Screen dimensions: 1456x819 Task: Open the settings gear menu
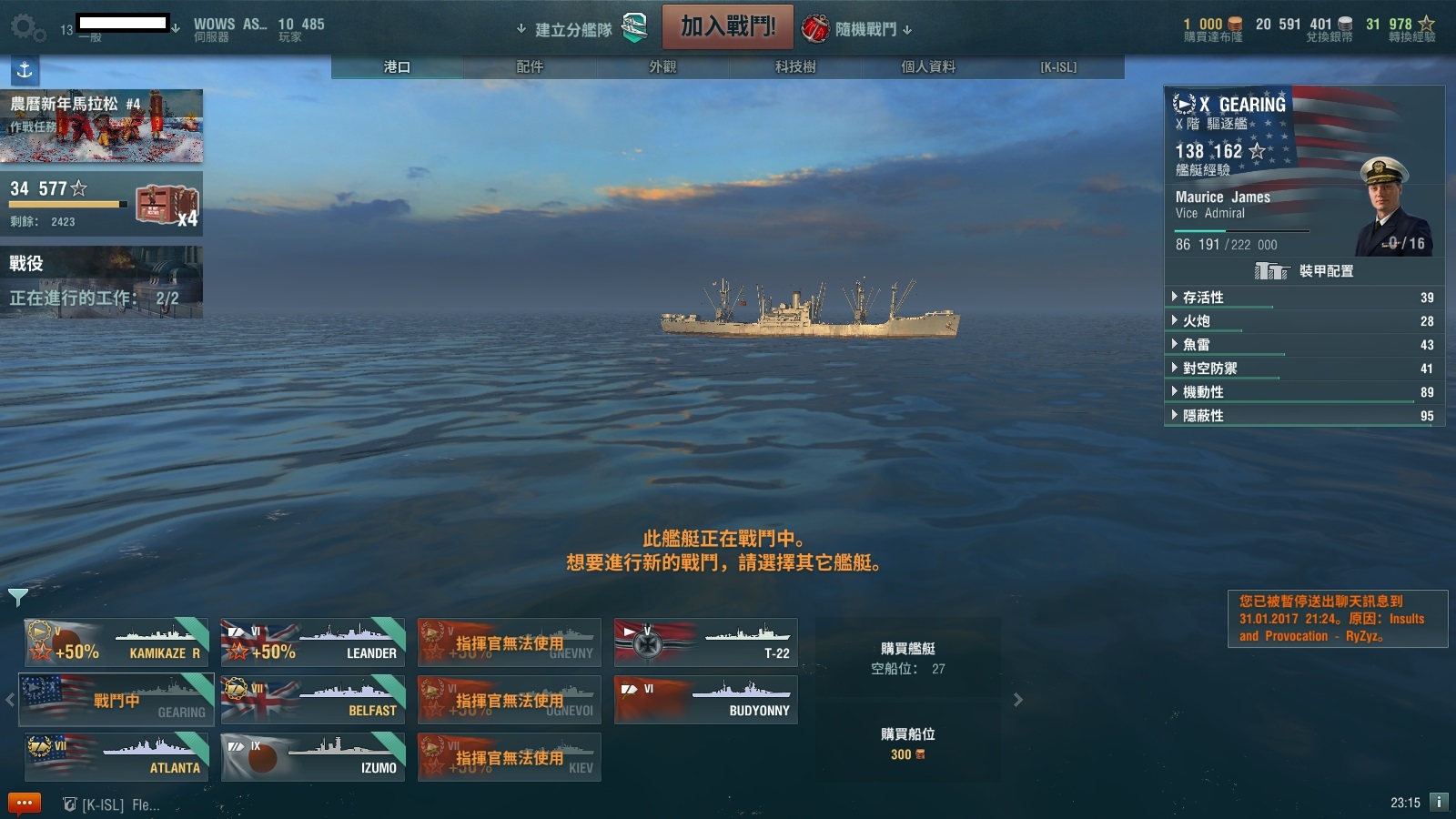(x=25, y=27)
